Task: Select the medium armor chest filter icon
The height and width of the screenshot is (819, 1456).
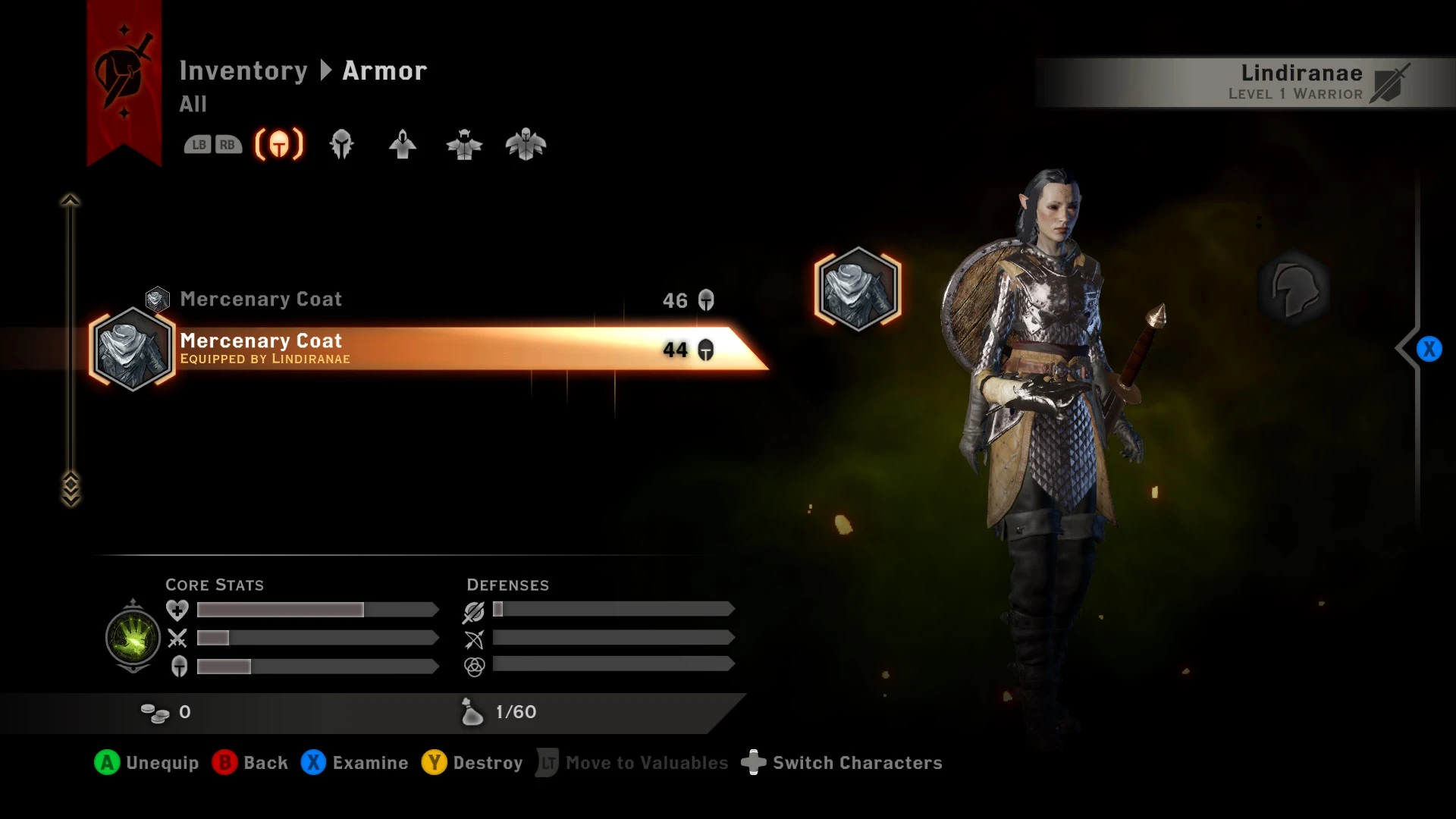Action: (464, 144)
